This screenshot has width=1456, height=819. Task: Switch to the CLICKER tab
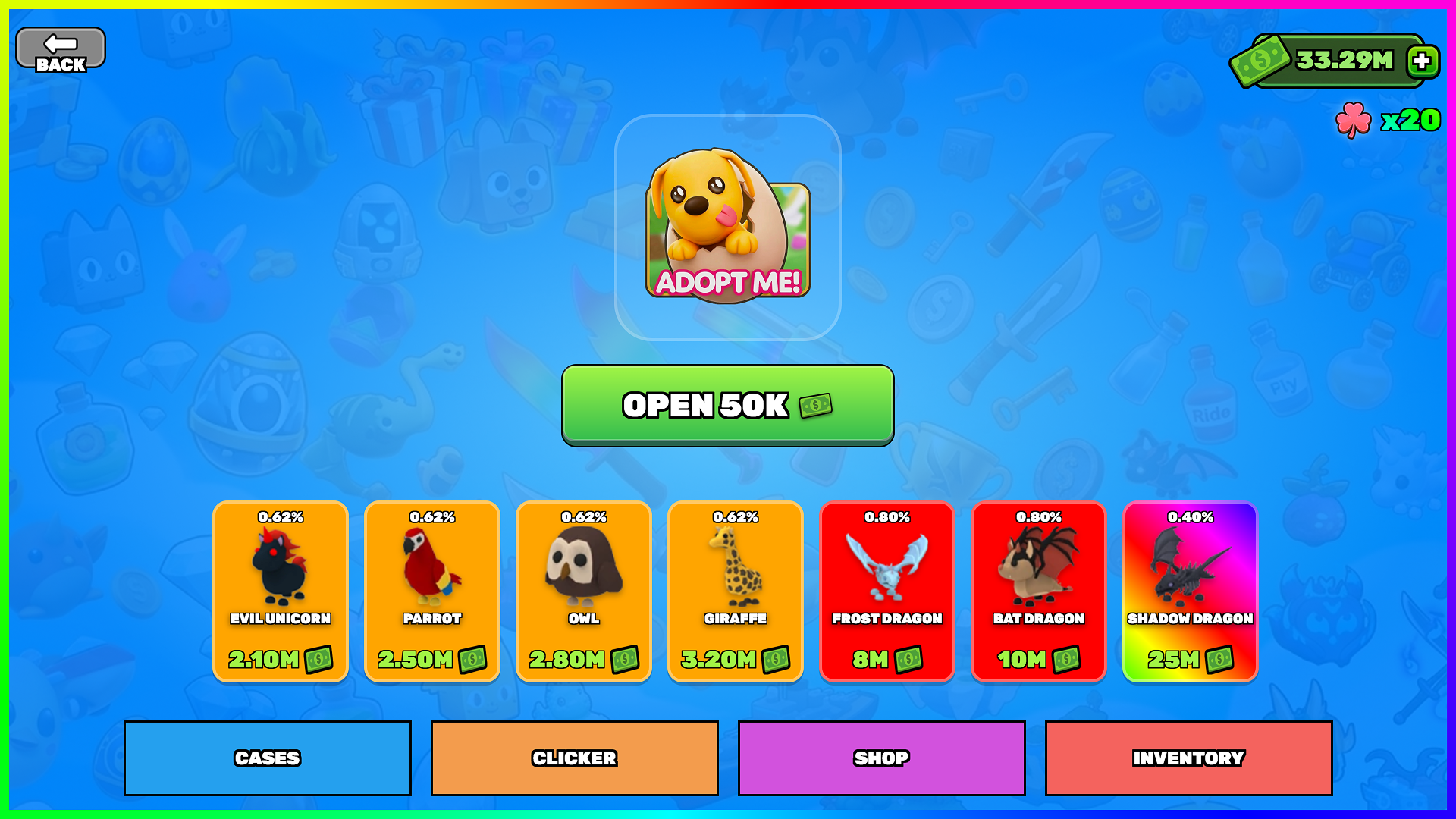click(x=574, y=757)
